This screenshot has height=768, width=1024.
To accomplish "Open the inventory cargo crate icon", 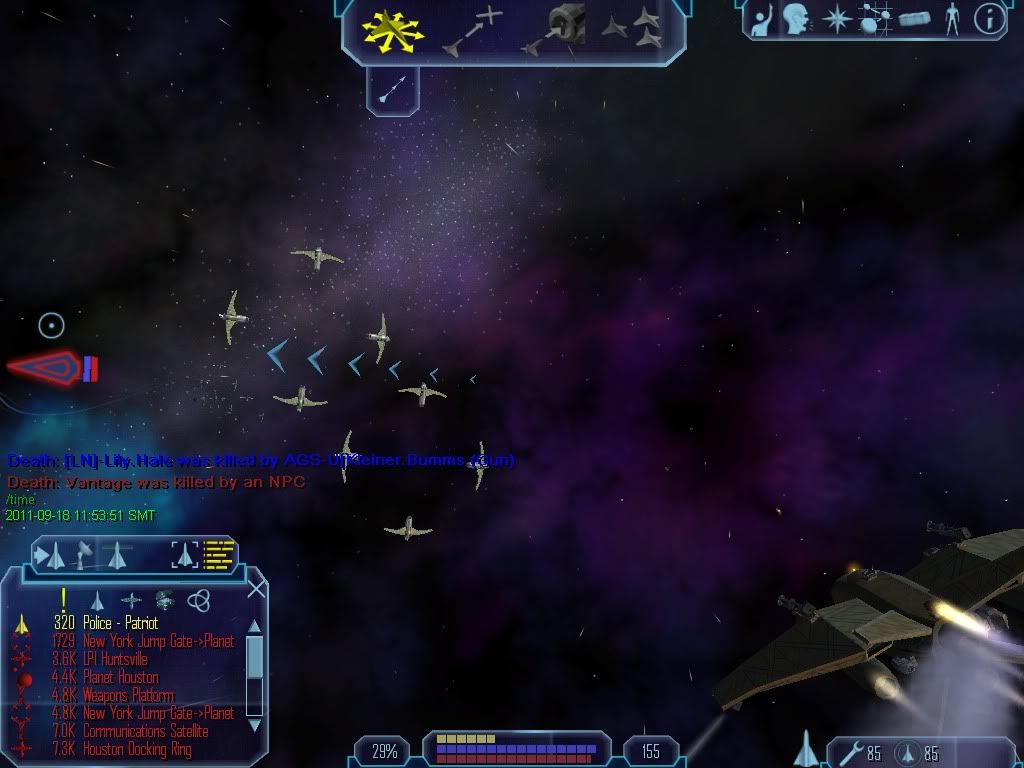I will click(x=914, y=18).
